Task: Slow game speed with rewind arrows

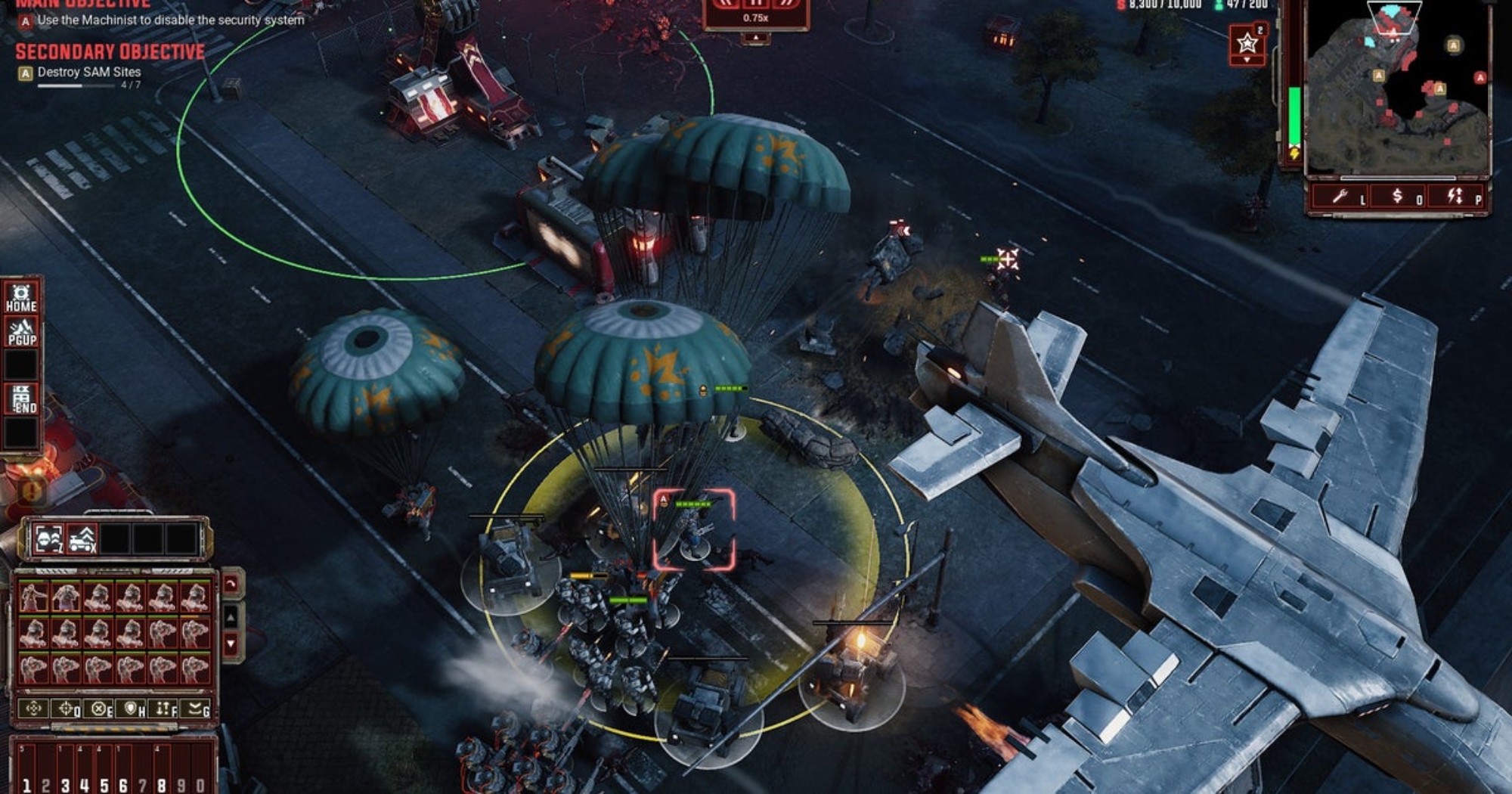Action: (726, 3)
